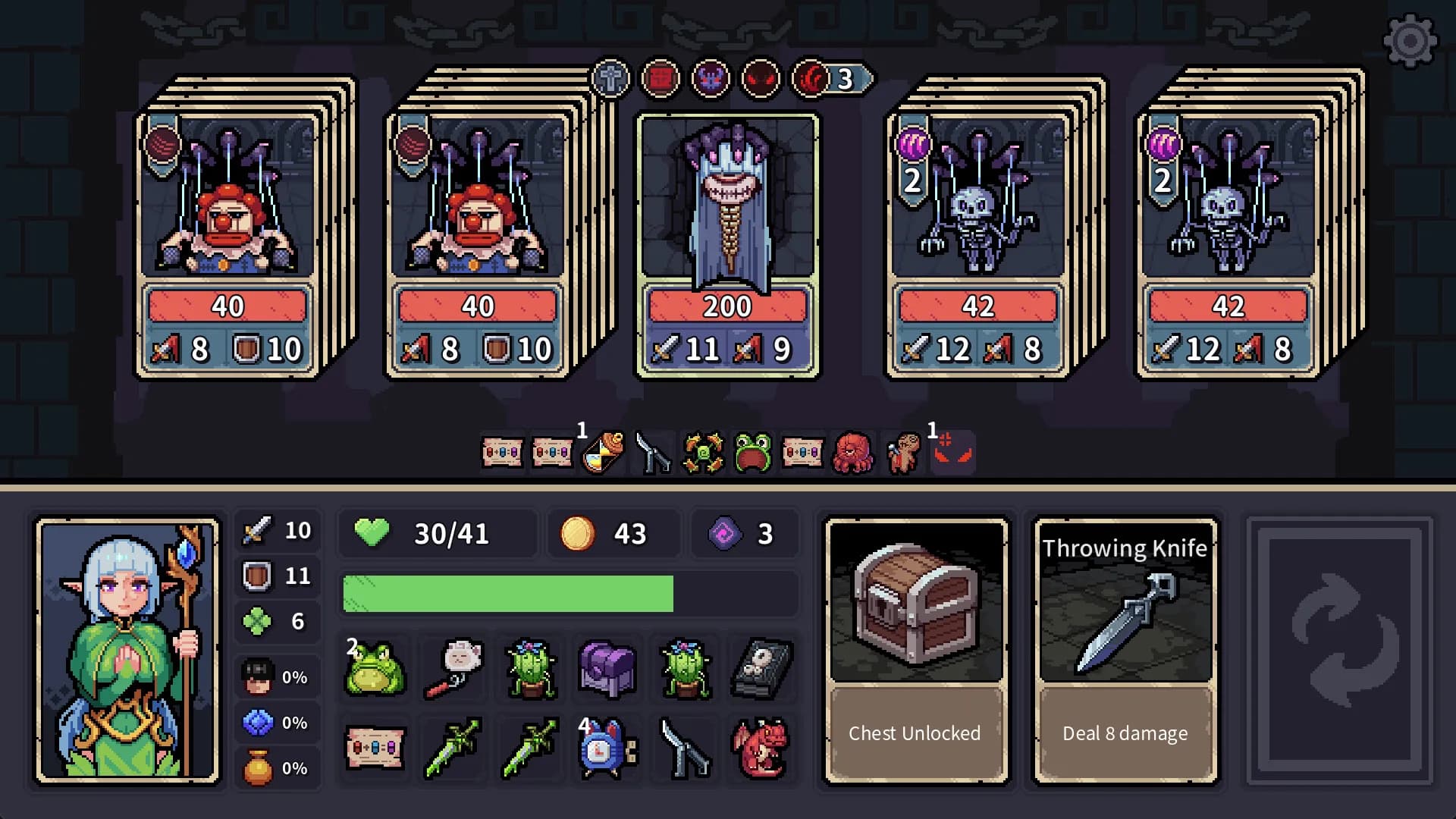Select the green swirl plant item
The height and width of the screenshot is (819, 1456).
tap(704, 453)
